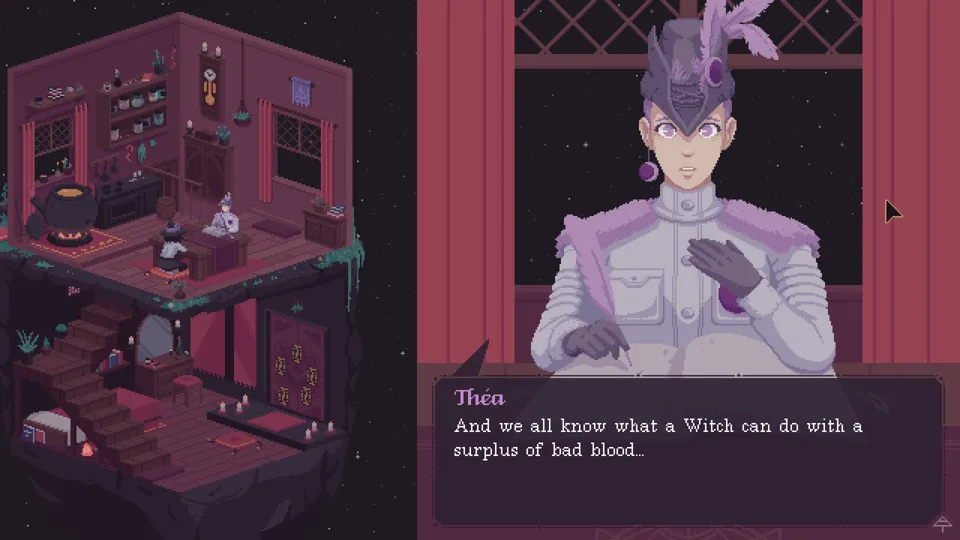The width and height of the screenshot is (960, 540).
Task: Click the triangle continue icon on dialogue box
Action: point(941,522)
